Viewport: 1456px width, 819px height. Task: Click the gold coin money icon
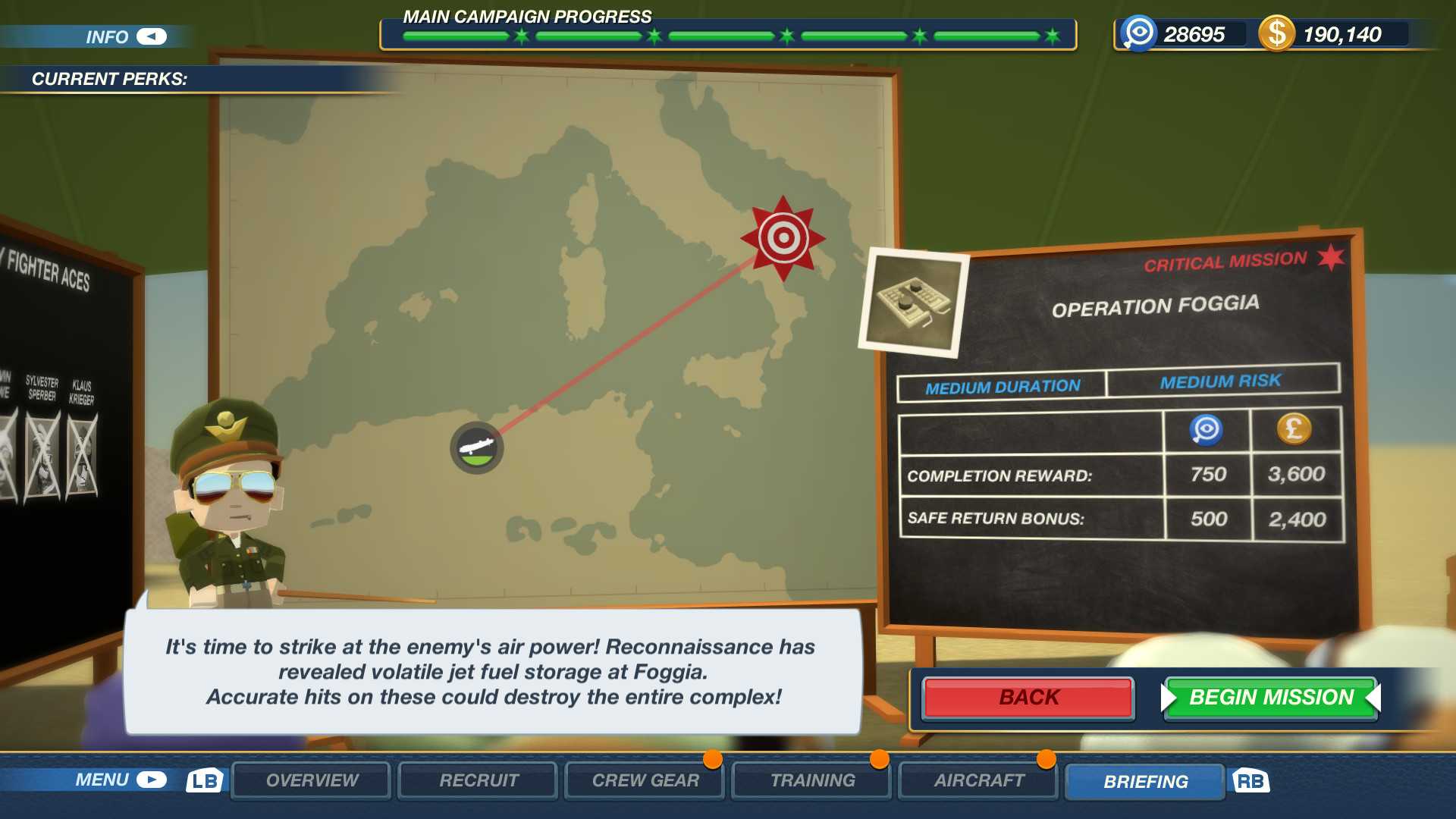pyautogui.click(x=1279, y=33)
